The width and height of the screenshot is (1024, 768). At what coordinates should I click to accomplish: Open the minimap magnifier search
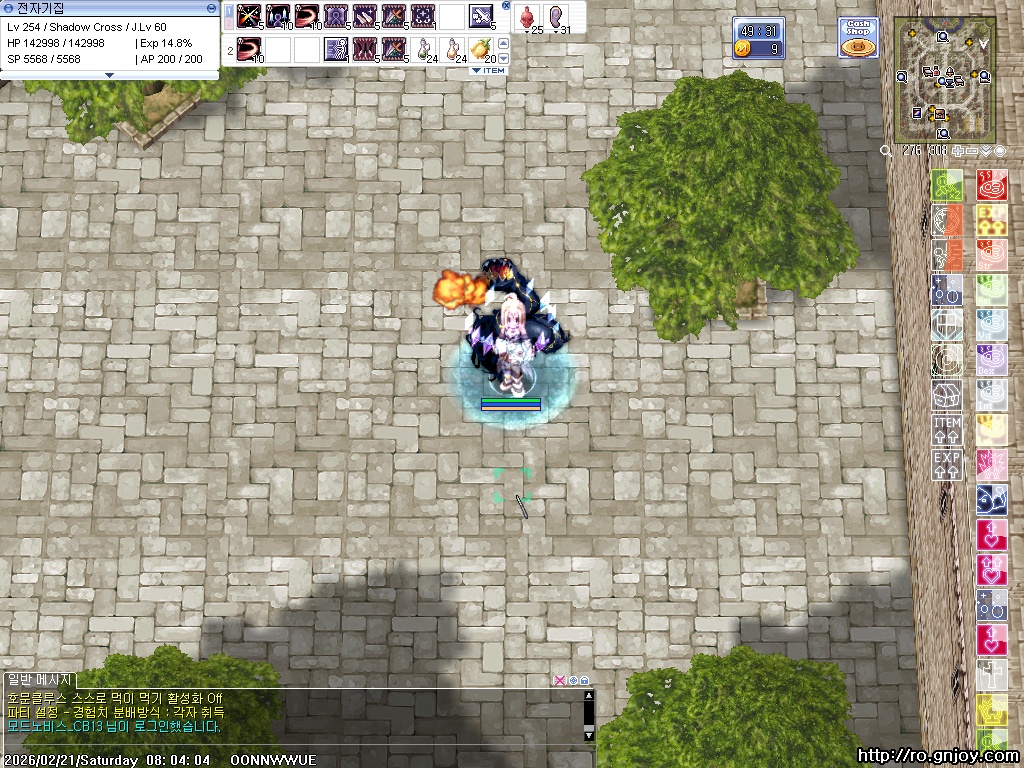(x=886, y=150)
